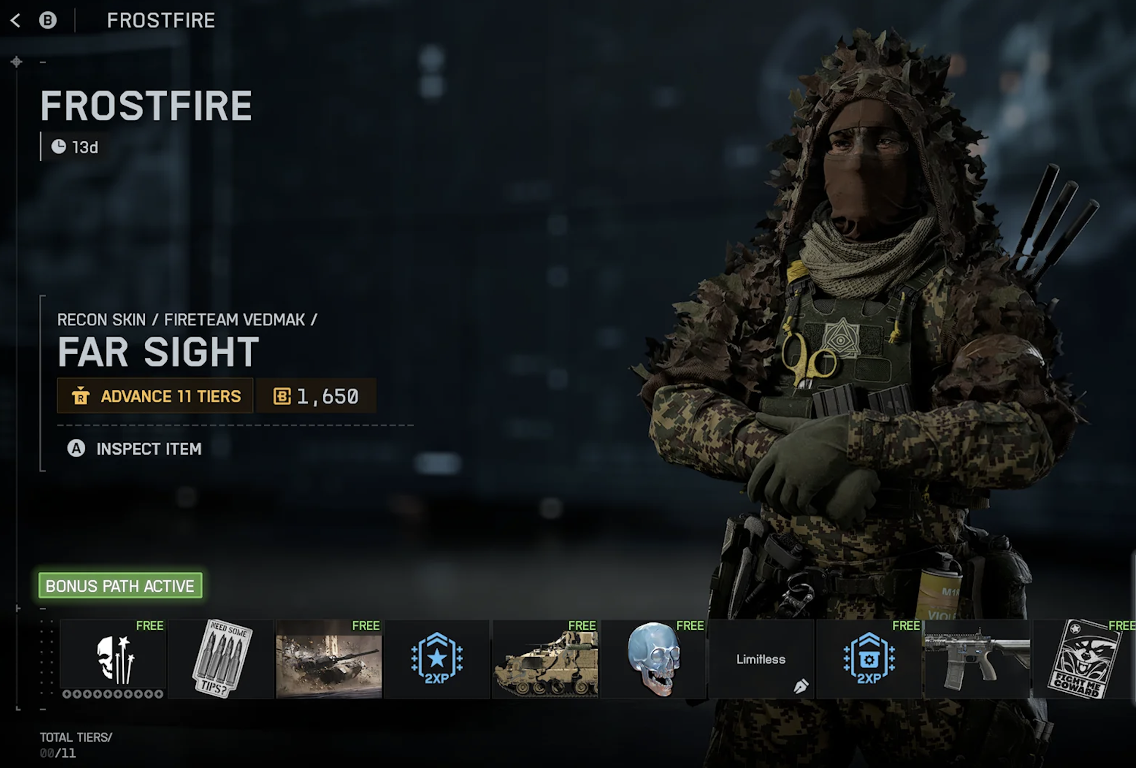
Task: Open the tank battle artwork reward
Action: coord(329,659)
